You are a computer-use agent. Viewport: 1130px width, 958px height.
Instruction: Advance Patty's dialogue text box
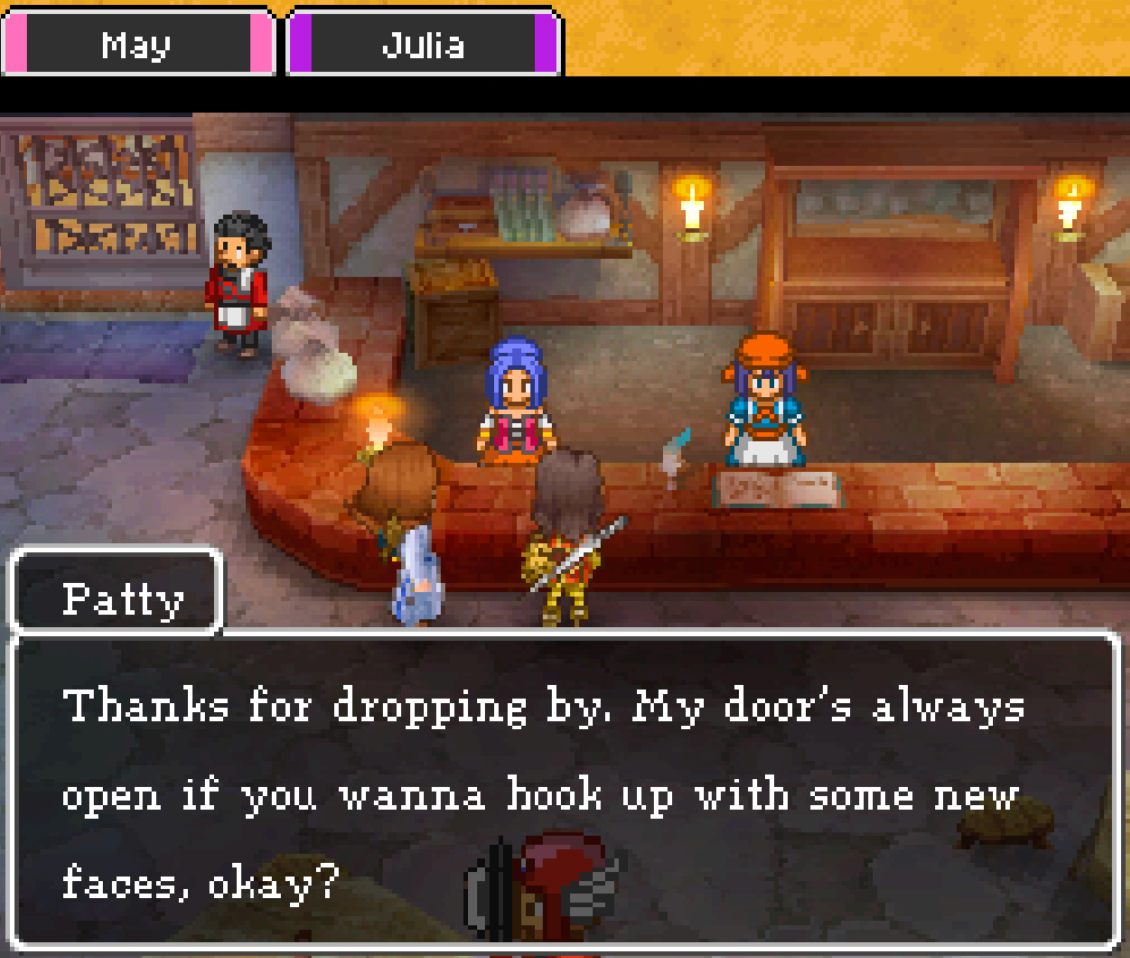tap(564, 791)
